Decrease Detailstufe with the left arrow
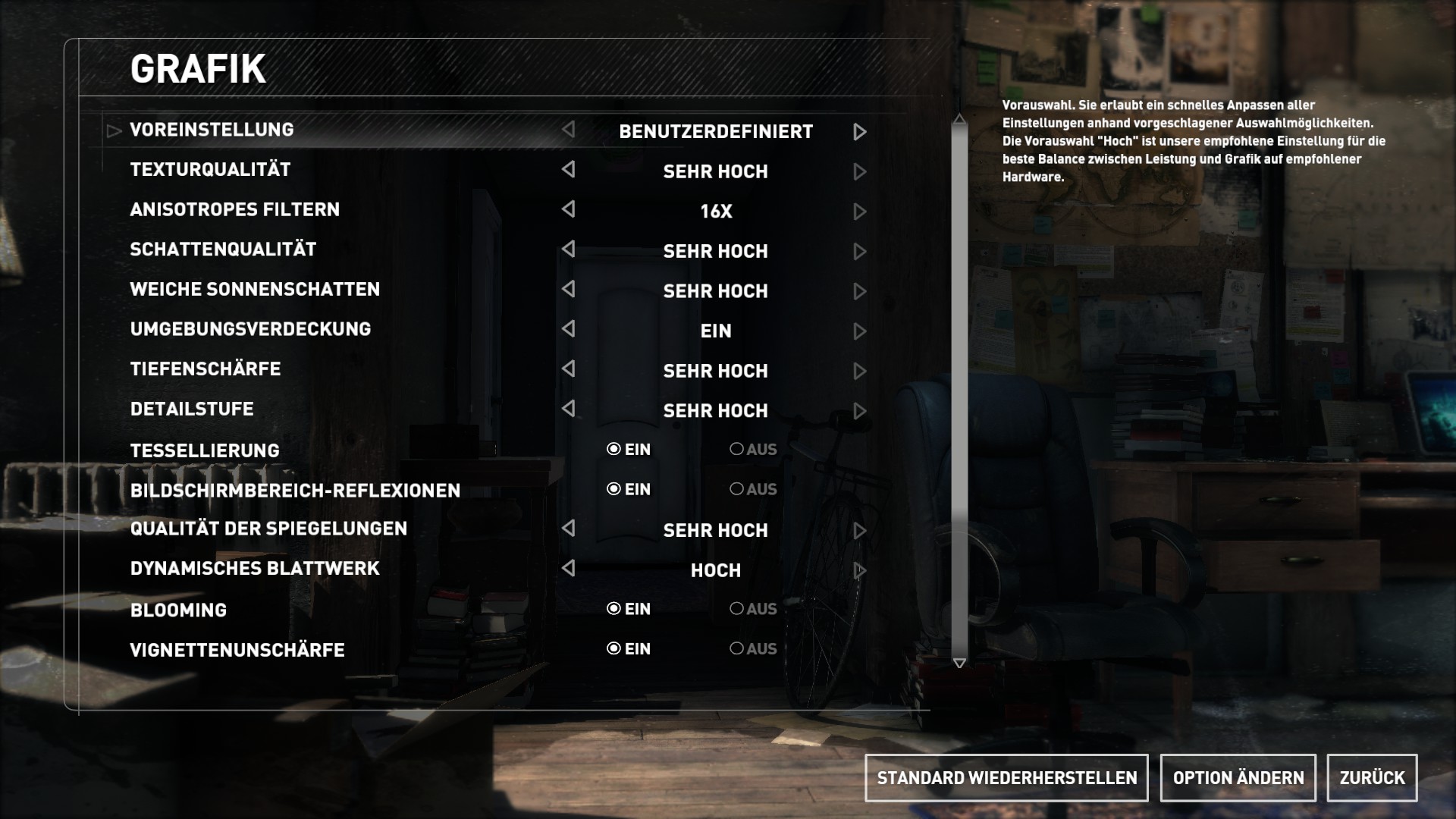The width and height of the screenshot is (1456, 819). coord(568,409)
